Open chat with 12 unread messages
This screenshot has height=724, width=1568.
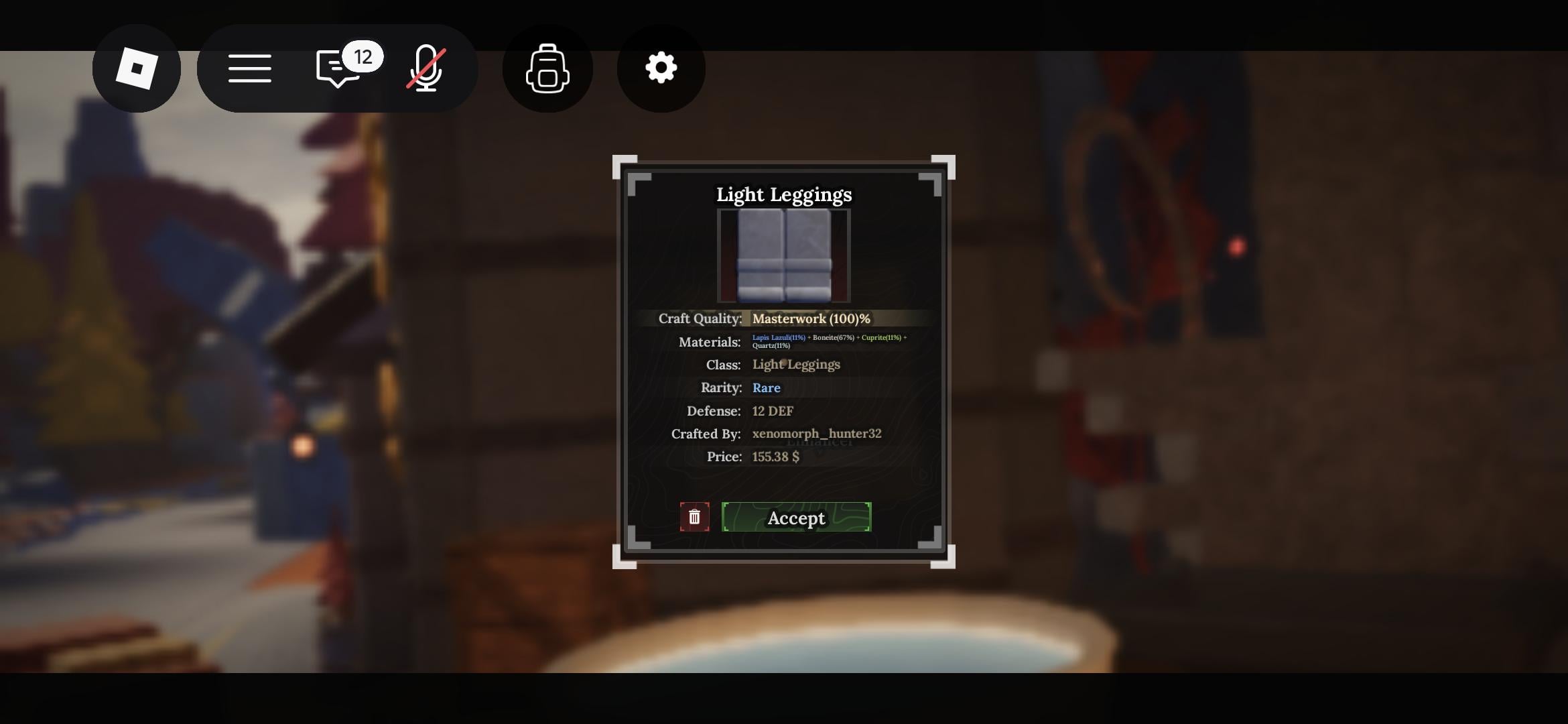click(339, 68)
